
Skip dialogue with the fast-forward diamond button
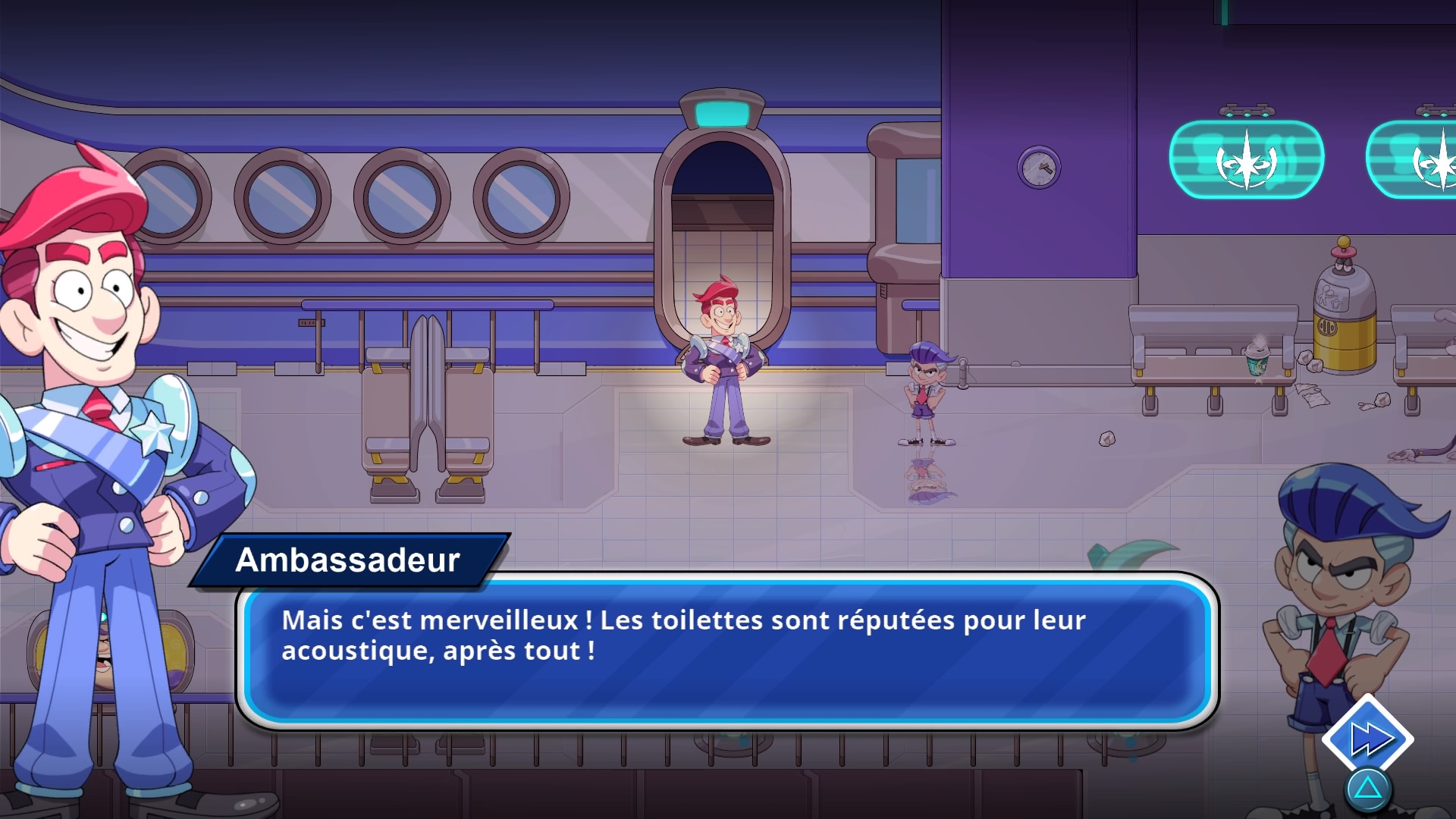point(1367,739)
